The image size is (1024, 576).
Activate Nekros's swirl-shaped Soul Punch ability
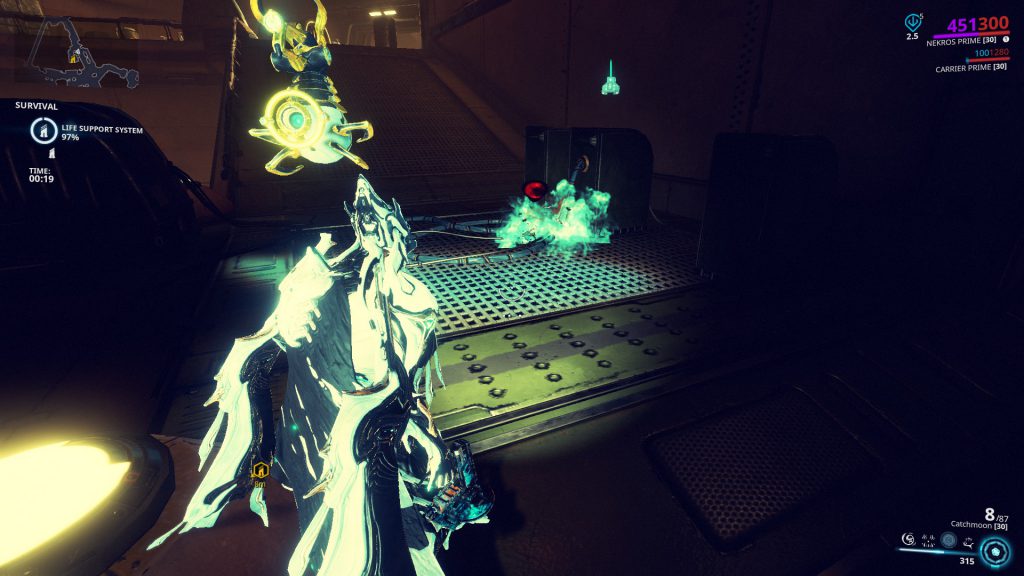pos(907,539)
